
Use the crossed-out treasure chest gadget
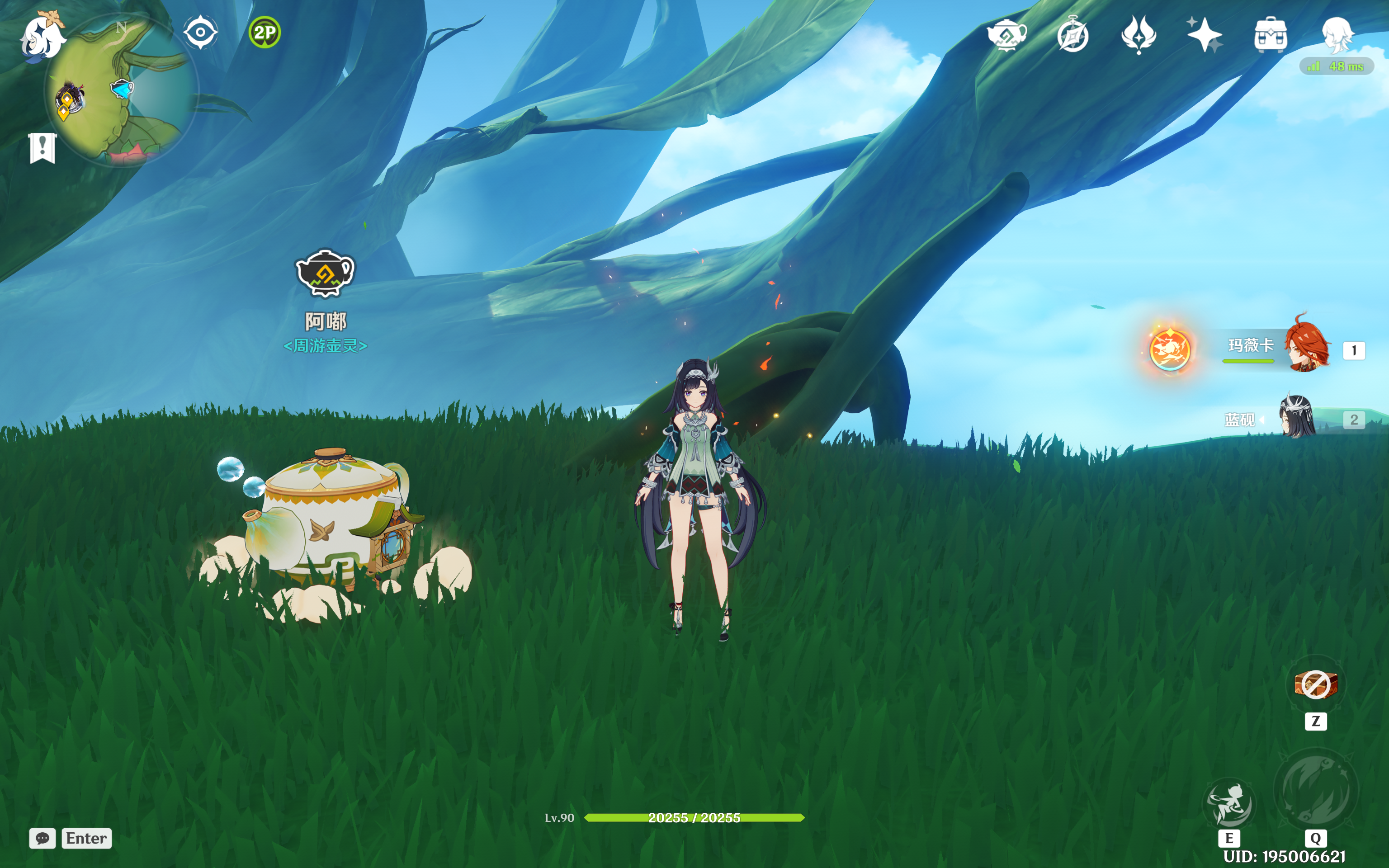pyautogui.click(x=1316, y=684)
